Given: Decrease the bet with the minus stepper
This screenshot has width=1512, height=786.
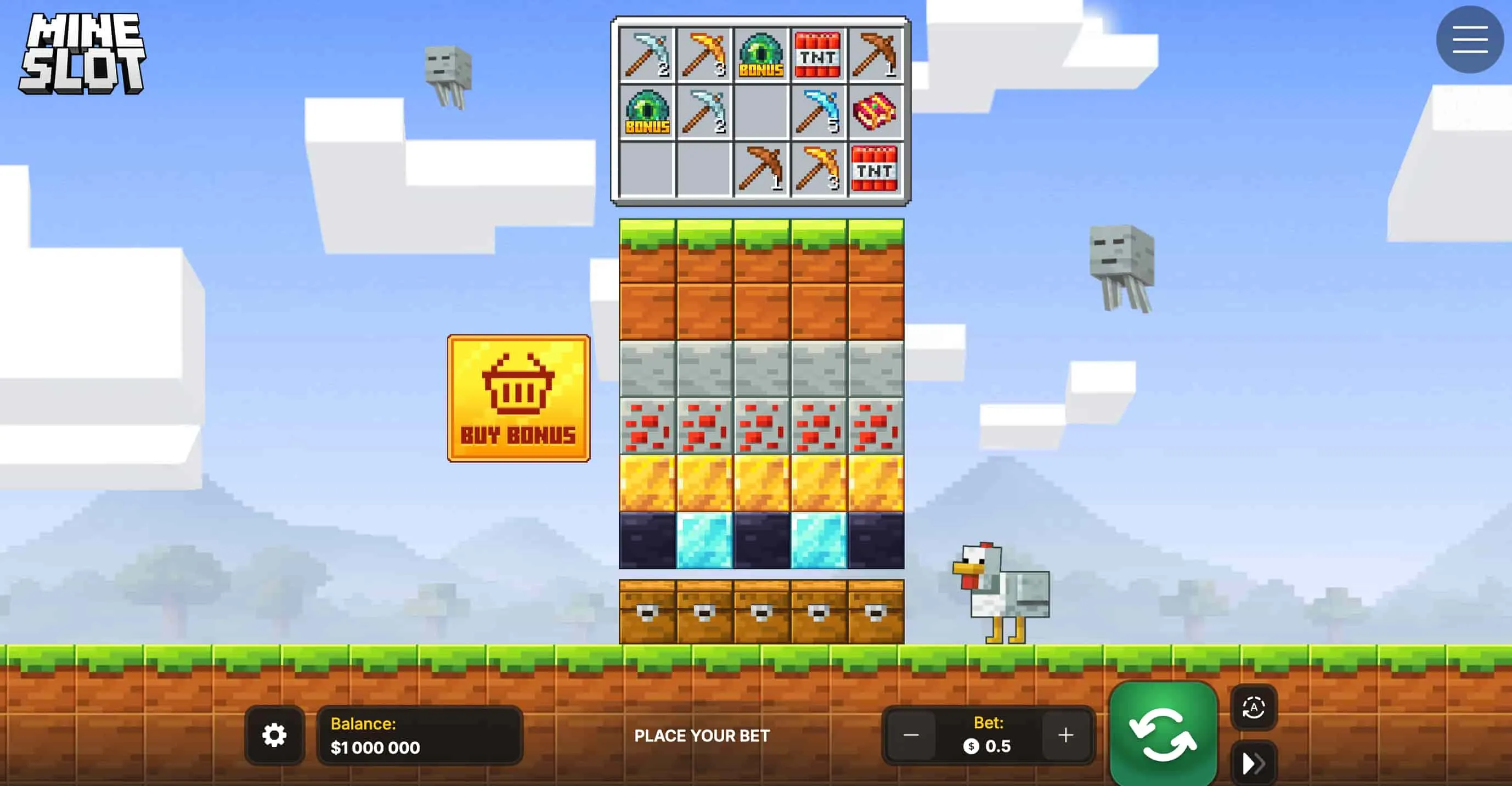Looking at the screenshot, I should pos(912,734).
